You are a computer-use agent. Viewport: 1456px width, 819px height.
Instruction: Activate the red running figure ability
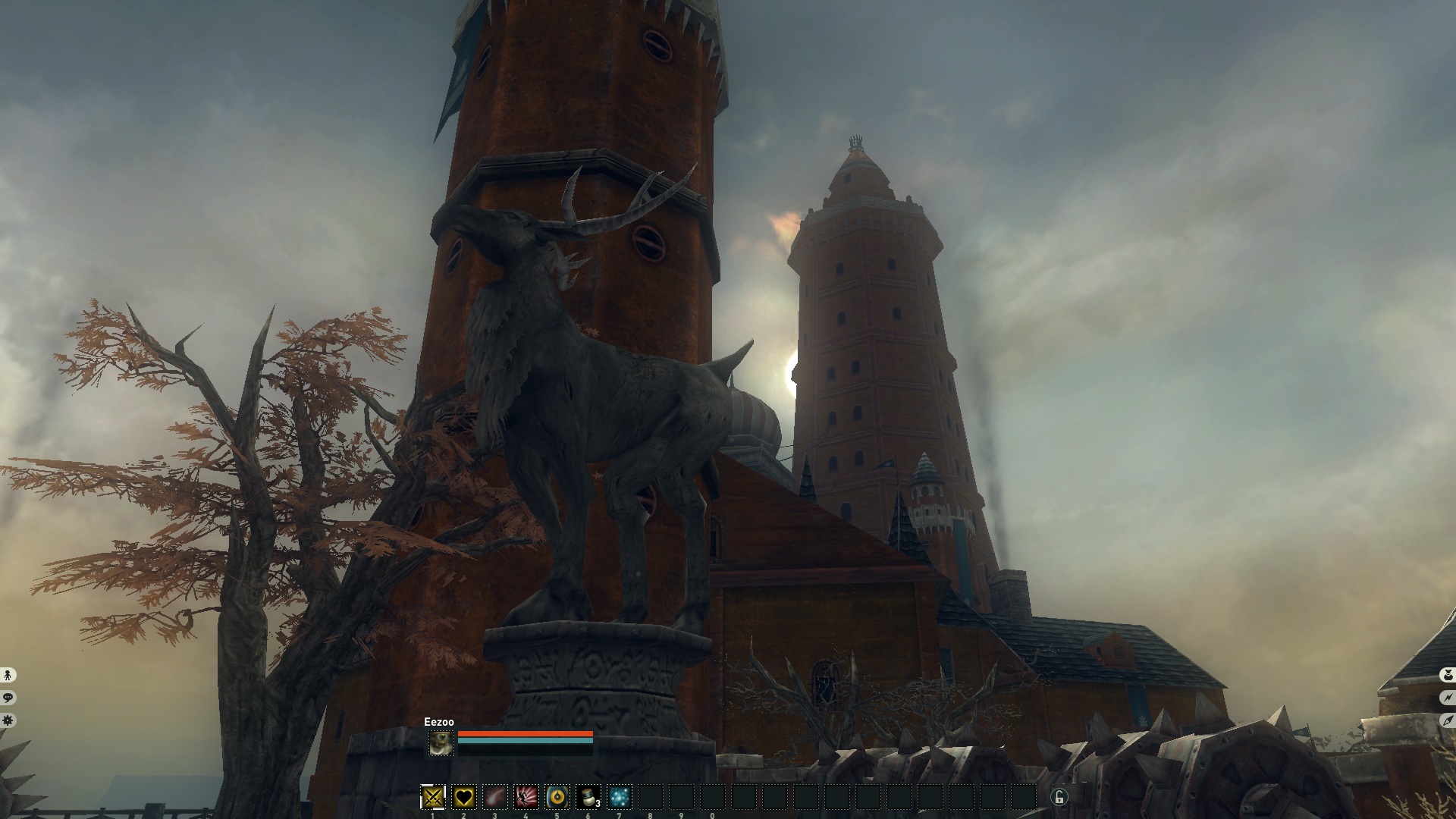click(526, 797)
